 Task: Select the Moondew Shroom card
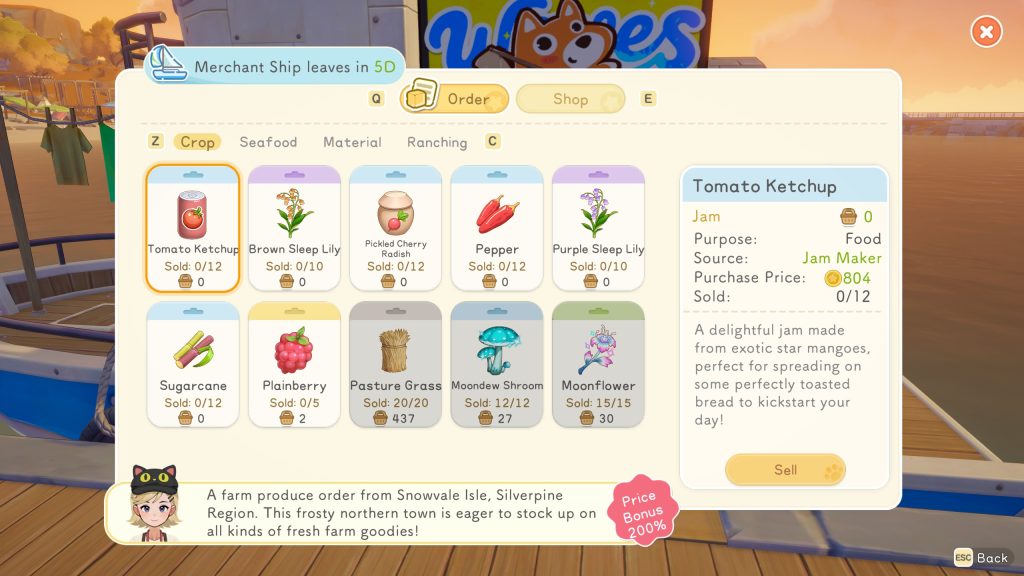pos(497,364)
